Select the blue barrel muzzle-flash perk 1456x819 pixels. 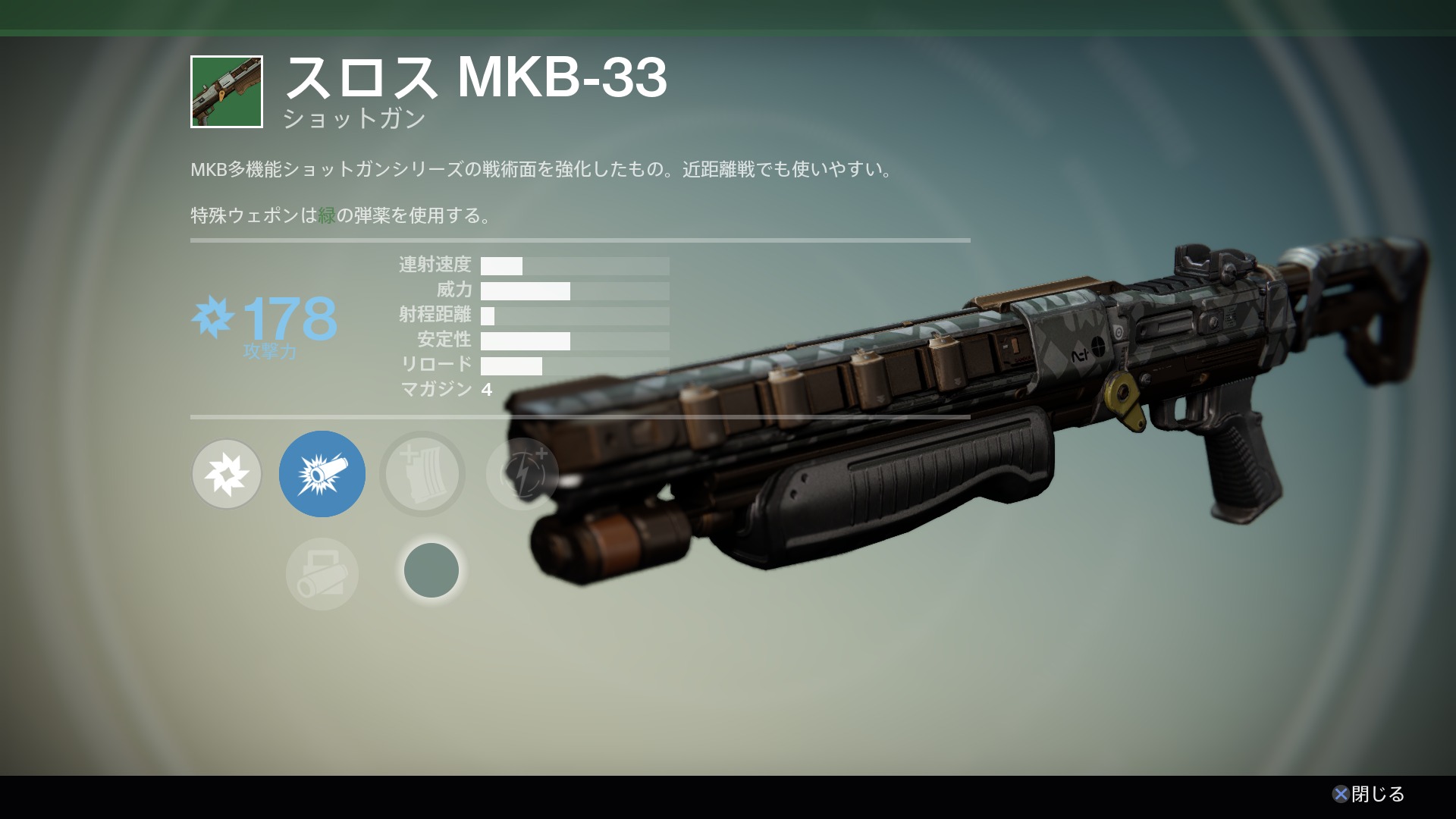322,475
